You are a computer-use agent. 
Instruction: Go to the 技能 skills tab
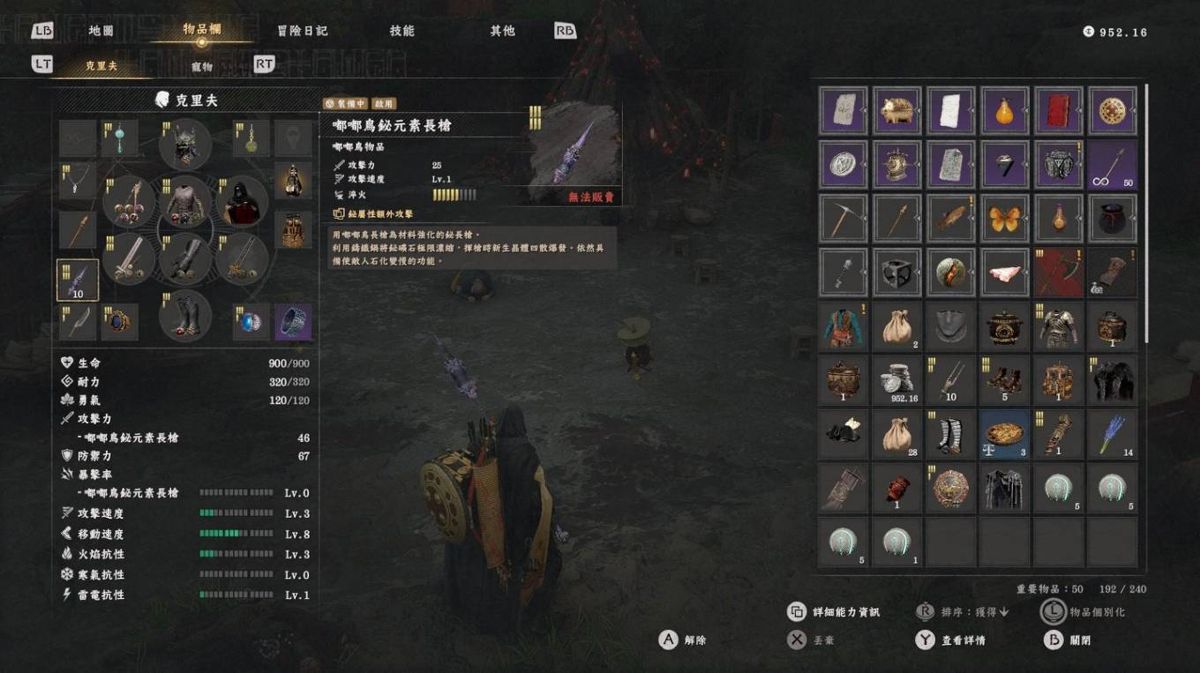click(402, 30)
